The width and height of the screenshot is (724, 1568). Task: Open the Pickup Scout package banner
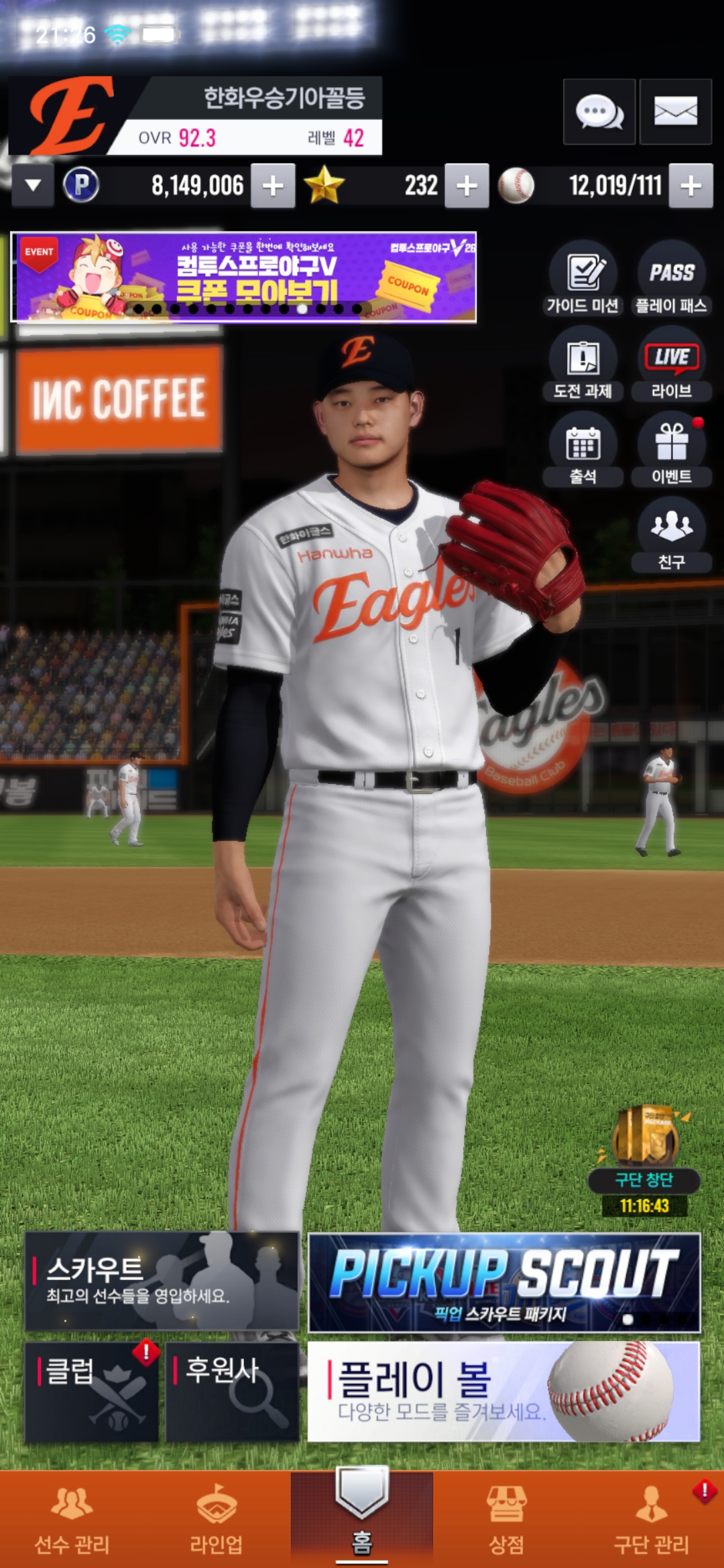tap(504, 1283)
